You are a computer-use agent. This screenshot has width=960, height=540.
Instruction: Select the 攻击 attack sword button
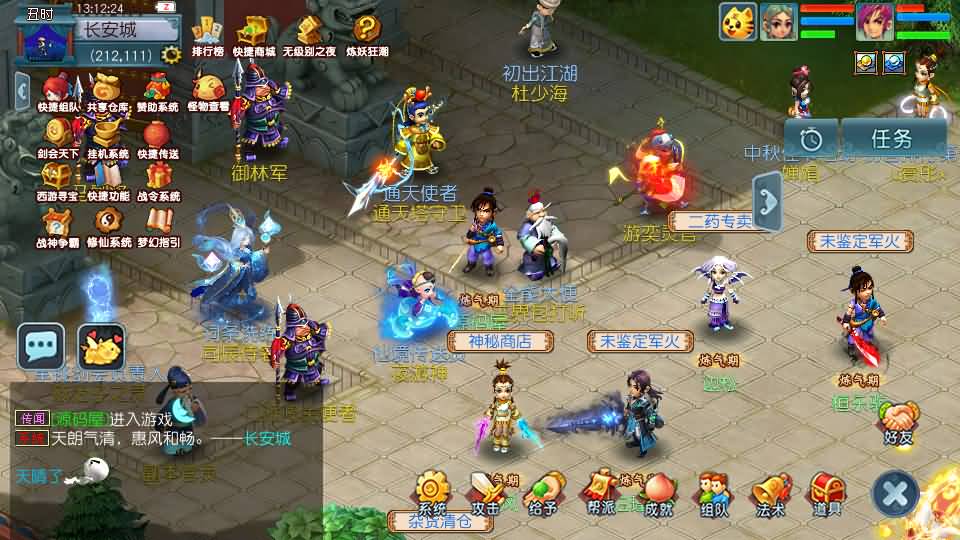(486, 492)
